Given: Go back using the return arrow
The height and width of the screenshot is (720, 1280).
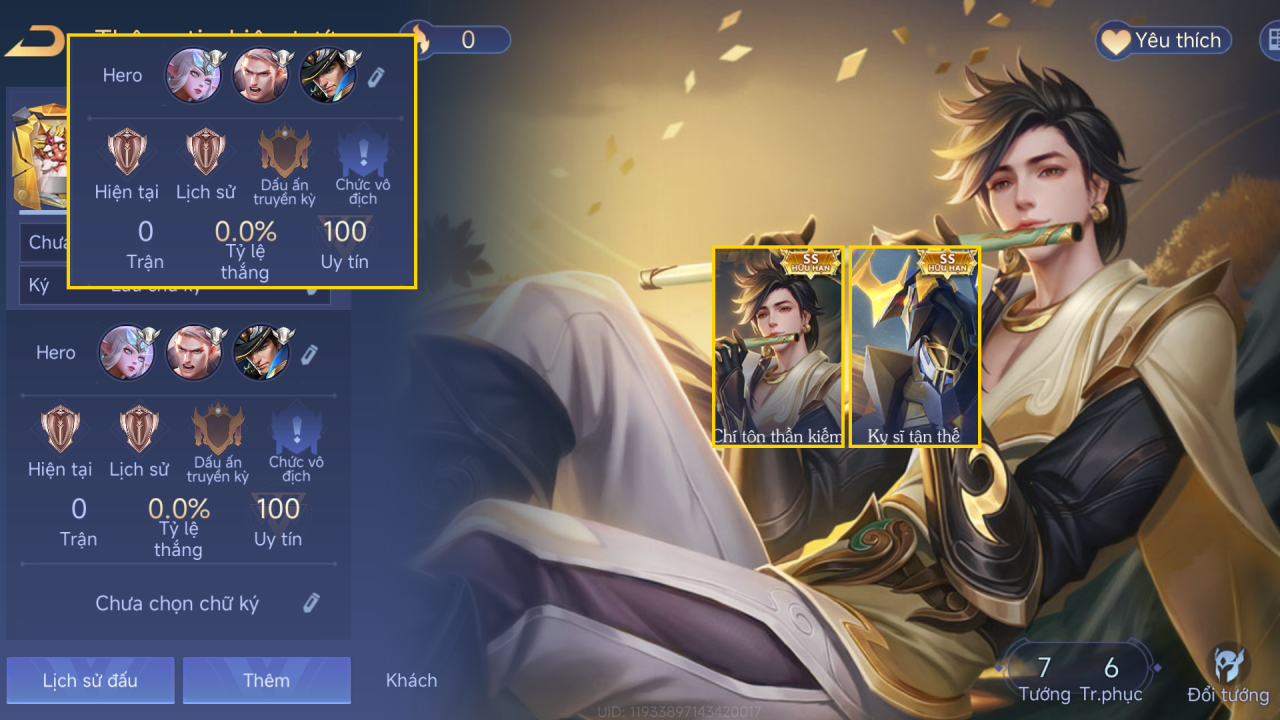Looking at the screenshot, I should click(34, 42).
